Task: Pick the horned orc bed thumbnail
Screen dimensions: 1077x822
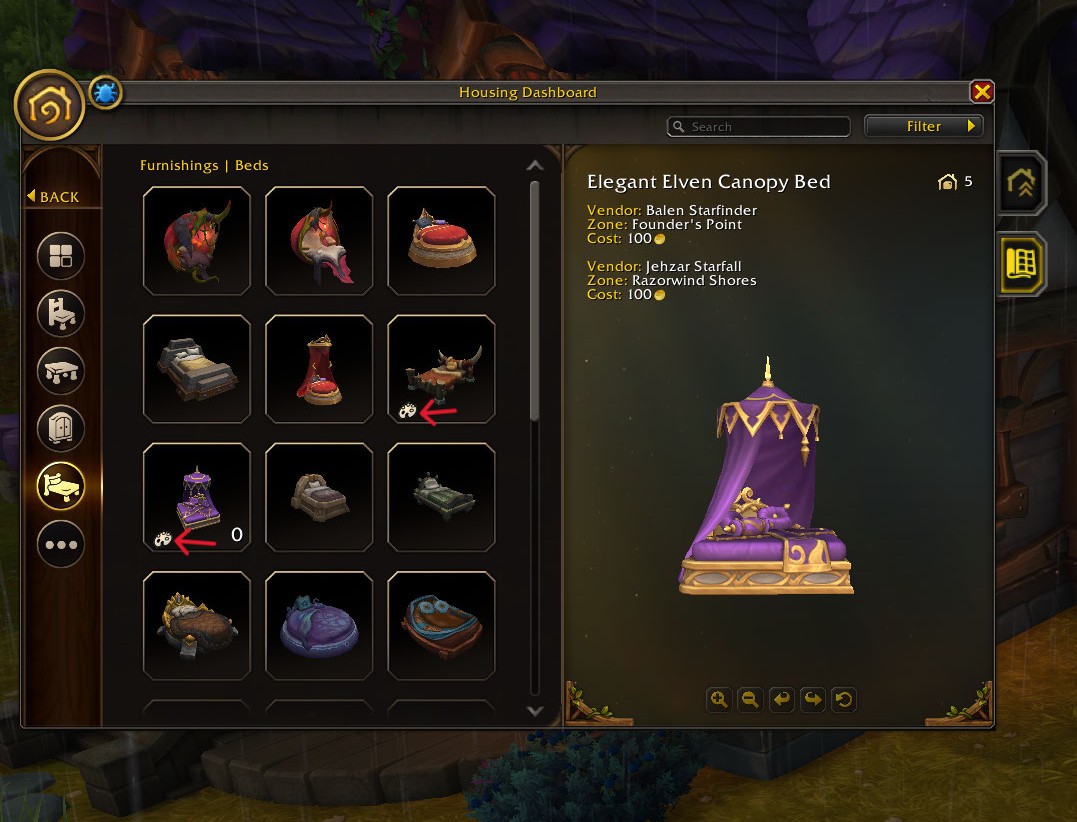Action: click(x=441, y=370)
